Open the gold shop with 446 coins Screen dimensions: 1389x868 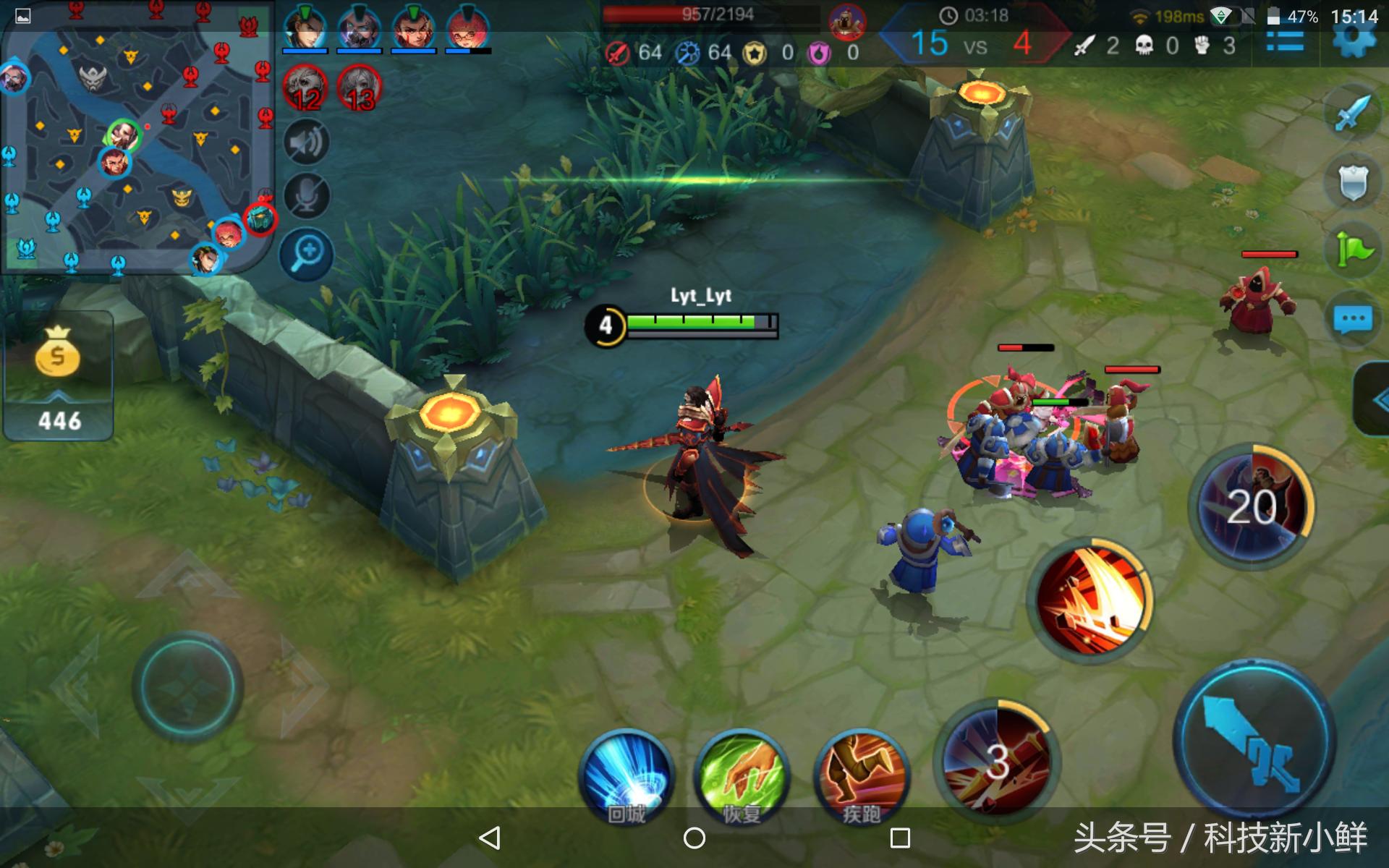(x=58, y=376)
